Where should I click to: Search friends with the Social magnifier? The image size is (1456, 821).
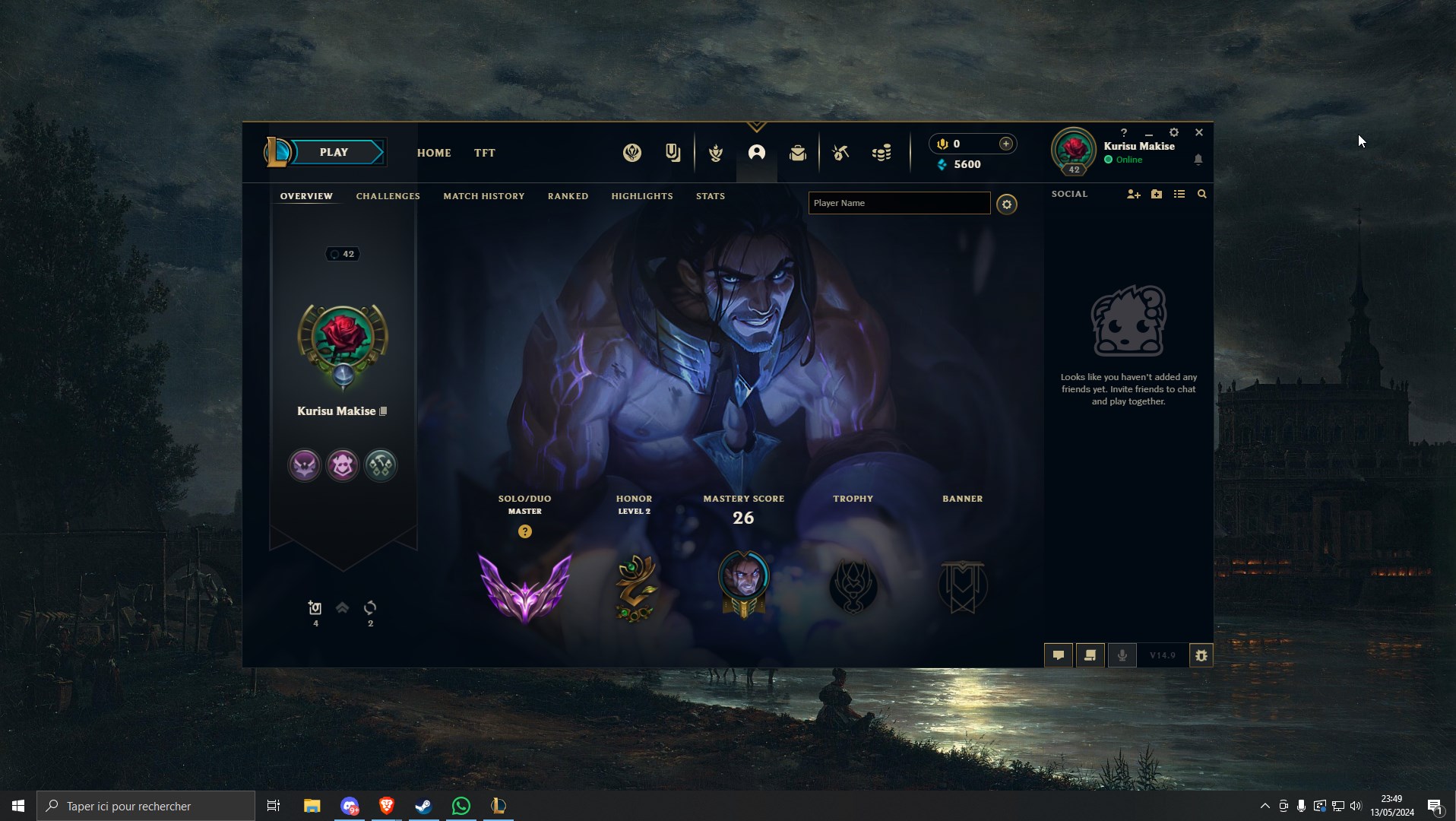tap(1202, 194)
